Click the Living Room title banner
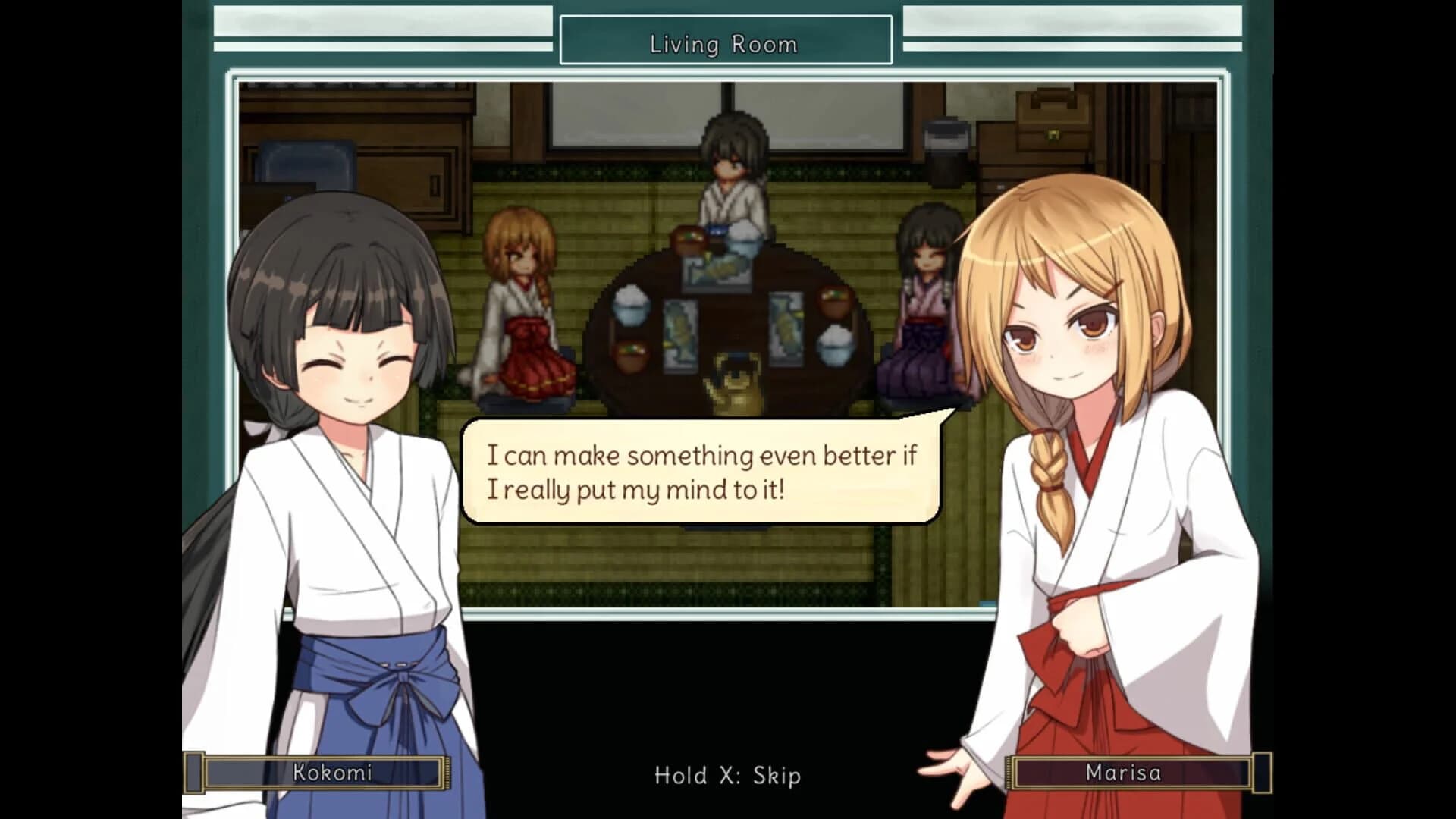 [724, 43]
